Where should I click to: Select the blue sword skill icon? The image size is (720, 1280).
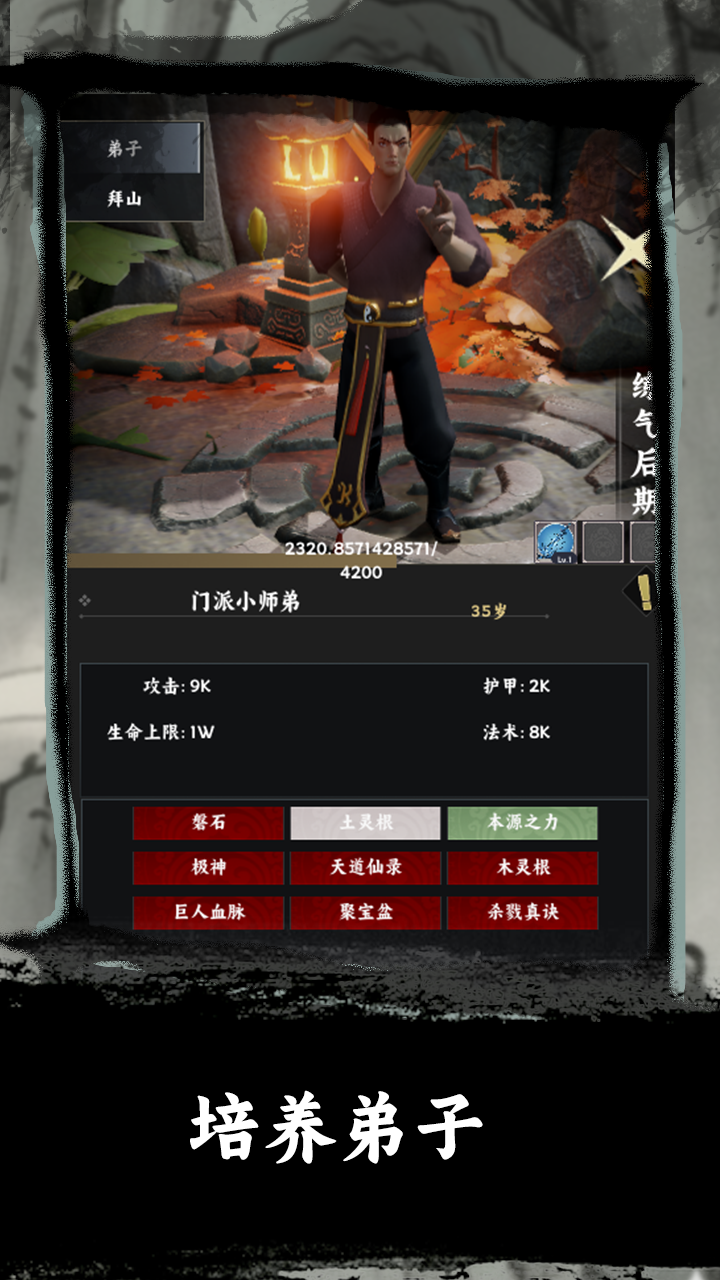pos(555,543)
